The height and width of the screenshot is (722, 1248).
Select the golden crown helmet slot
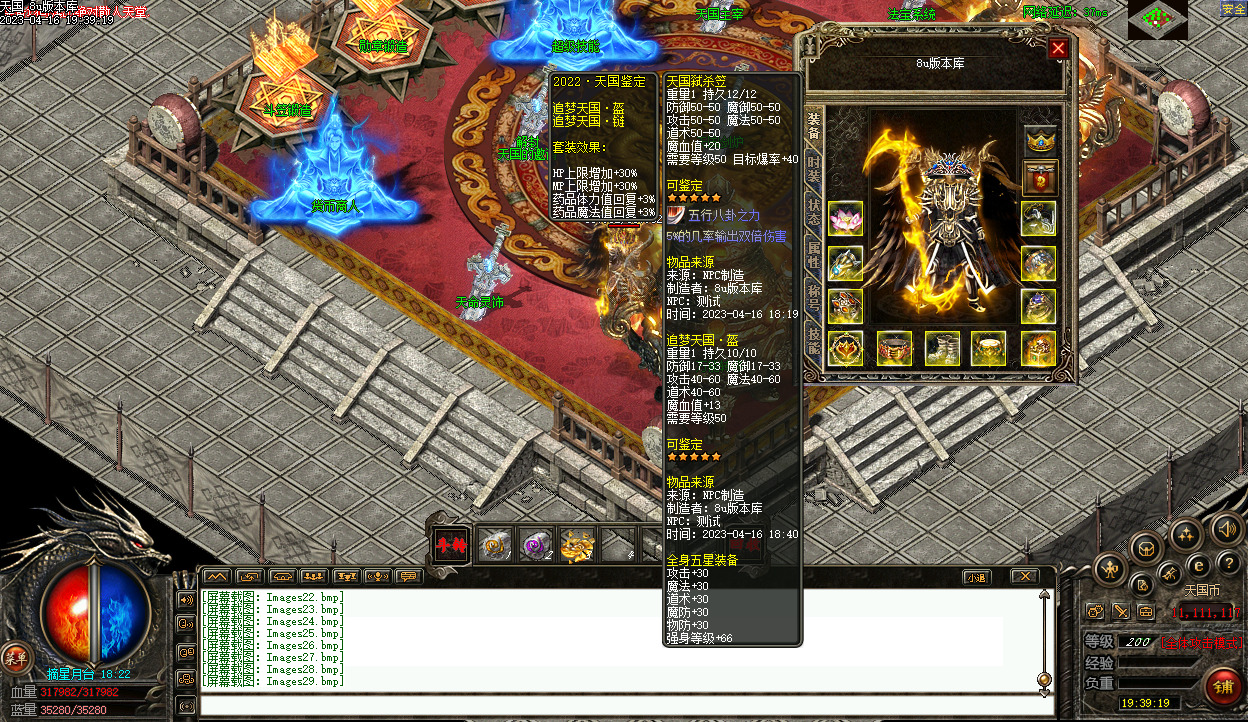1040,140
